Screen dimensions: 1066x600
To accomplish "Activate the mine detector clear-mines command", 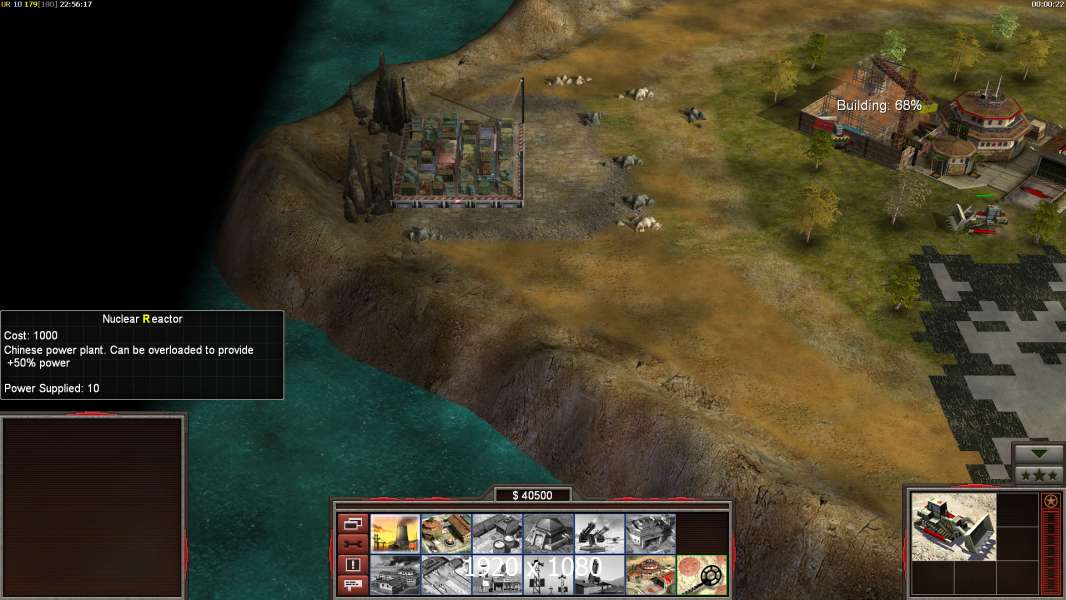I will click(701, 574).
